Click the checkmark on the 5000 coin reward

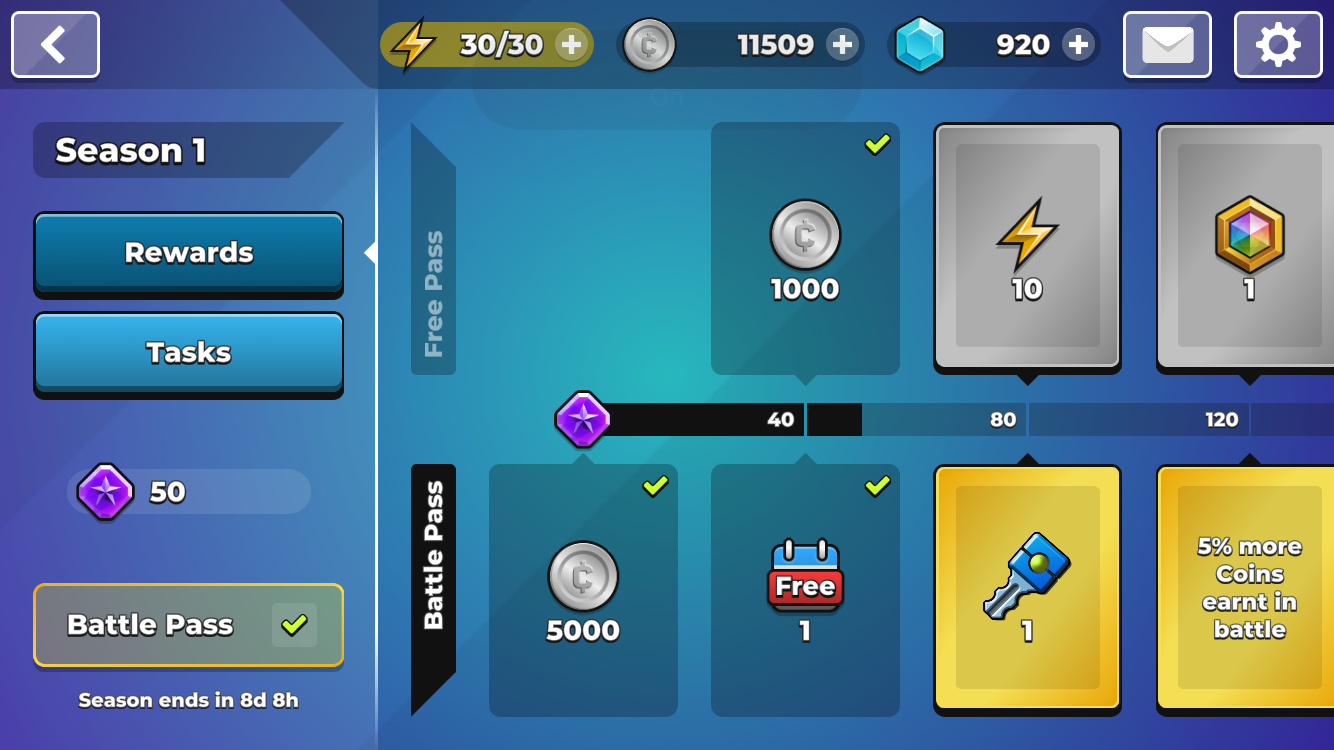point(656,487)
